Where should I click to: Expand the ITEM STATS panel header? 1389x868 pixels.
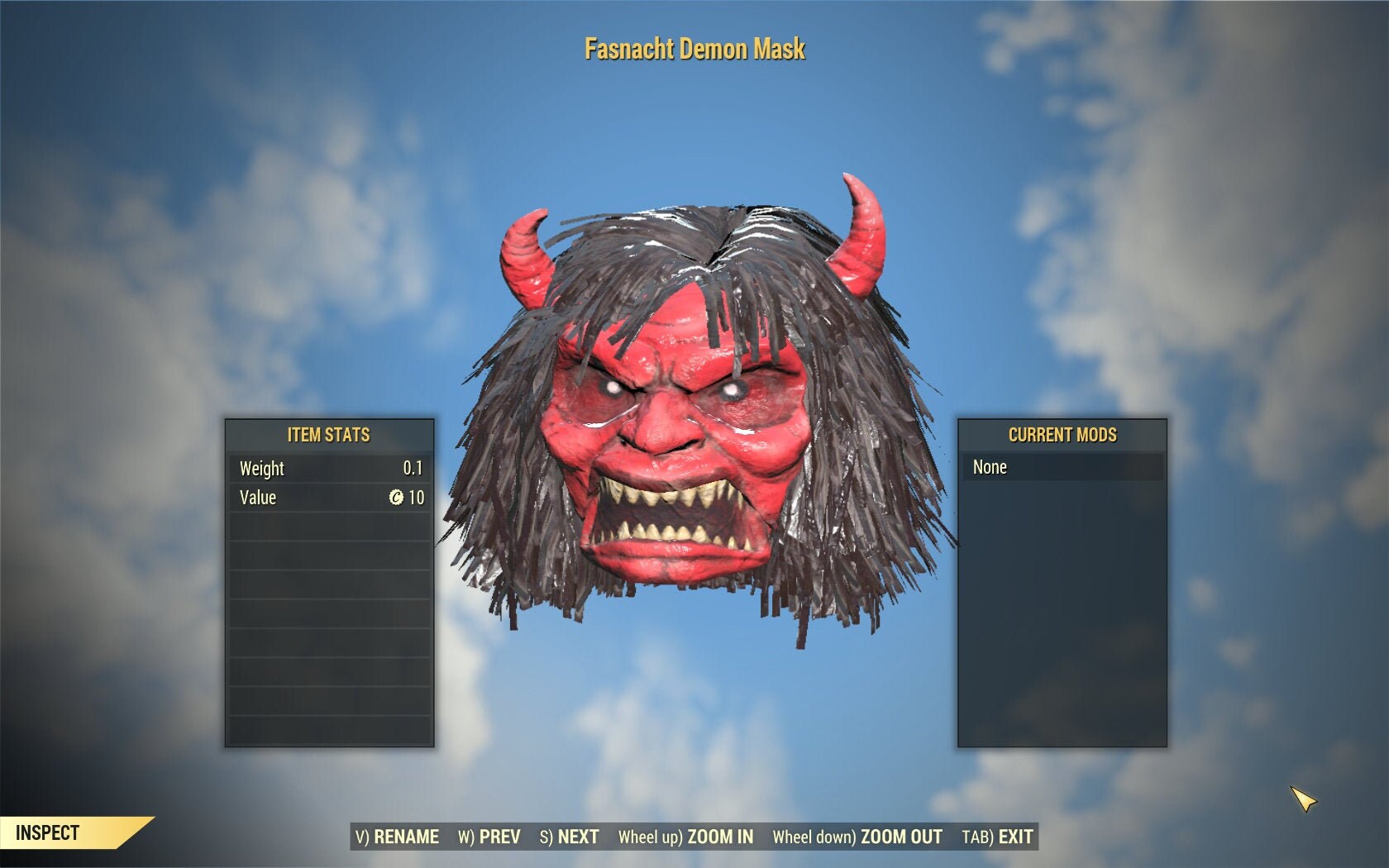tap(328, 435)
